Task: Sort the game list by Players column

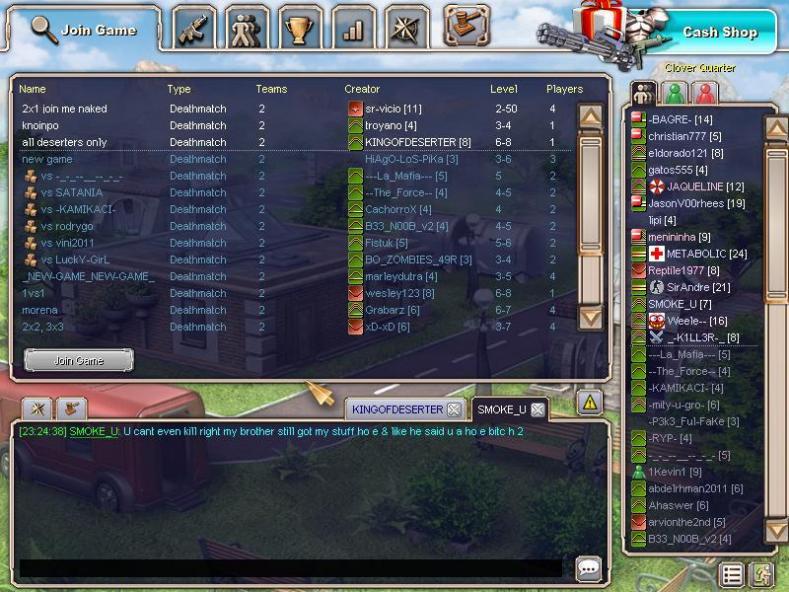Action: (x=564, y=89)
